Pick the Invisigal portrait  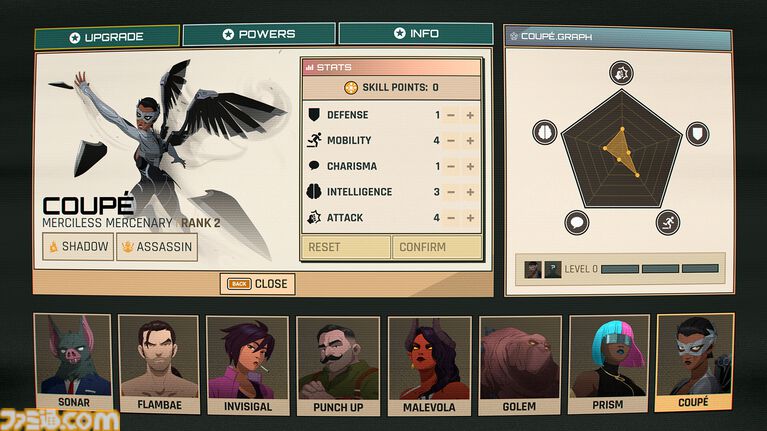247,364
